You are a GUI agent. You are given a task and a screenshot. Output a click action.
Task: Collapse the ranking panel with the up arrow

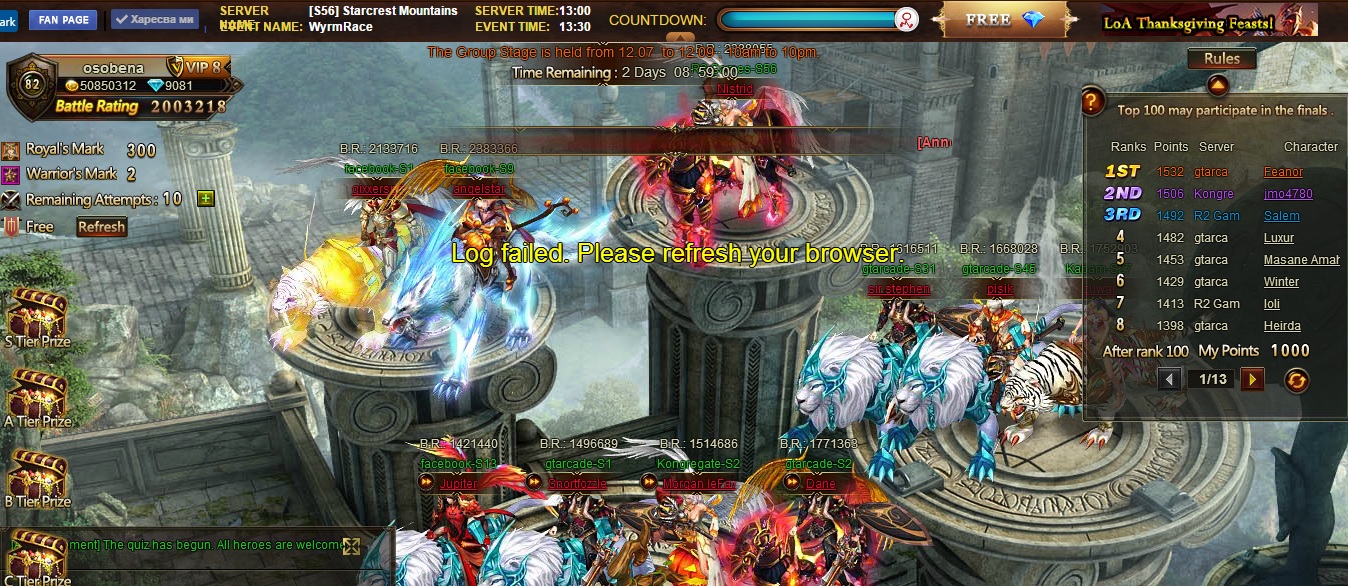click(x=1217, y=84)
